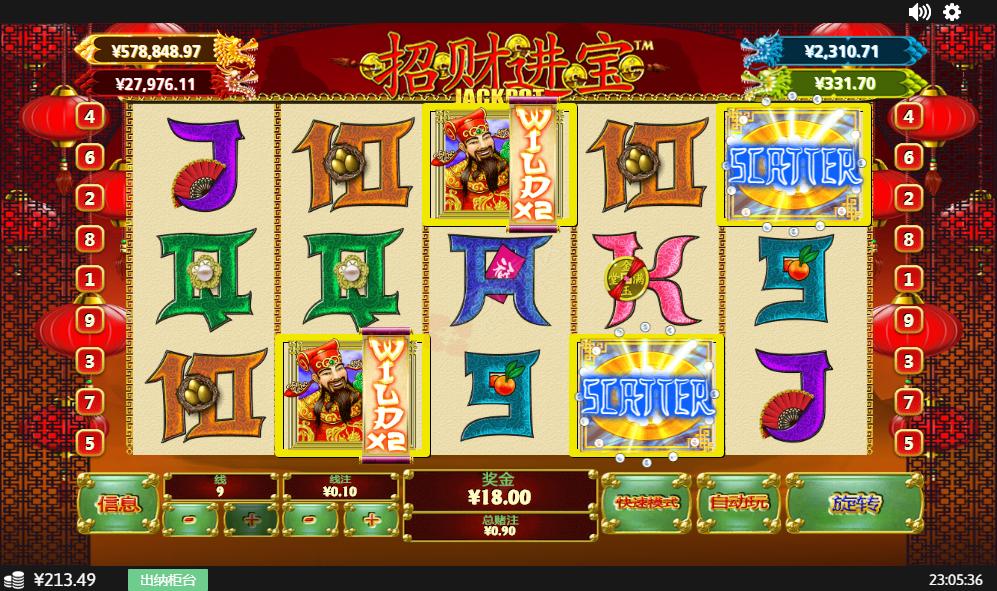Screen dimensions: 997x591
Task: Open the 出纳柜台 cashier
Action: tap(167, 580)
